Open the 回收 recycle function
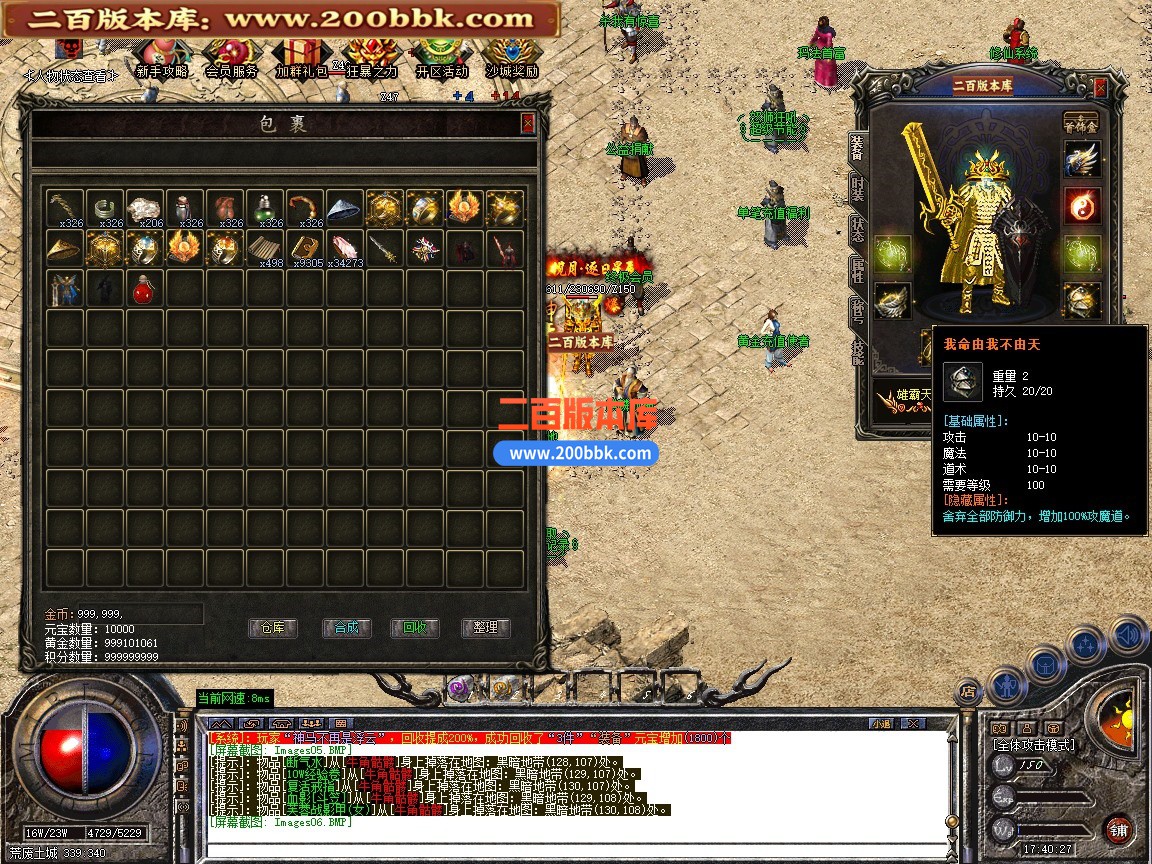 pyautogui.click(x=415, y=628)
